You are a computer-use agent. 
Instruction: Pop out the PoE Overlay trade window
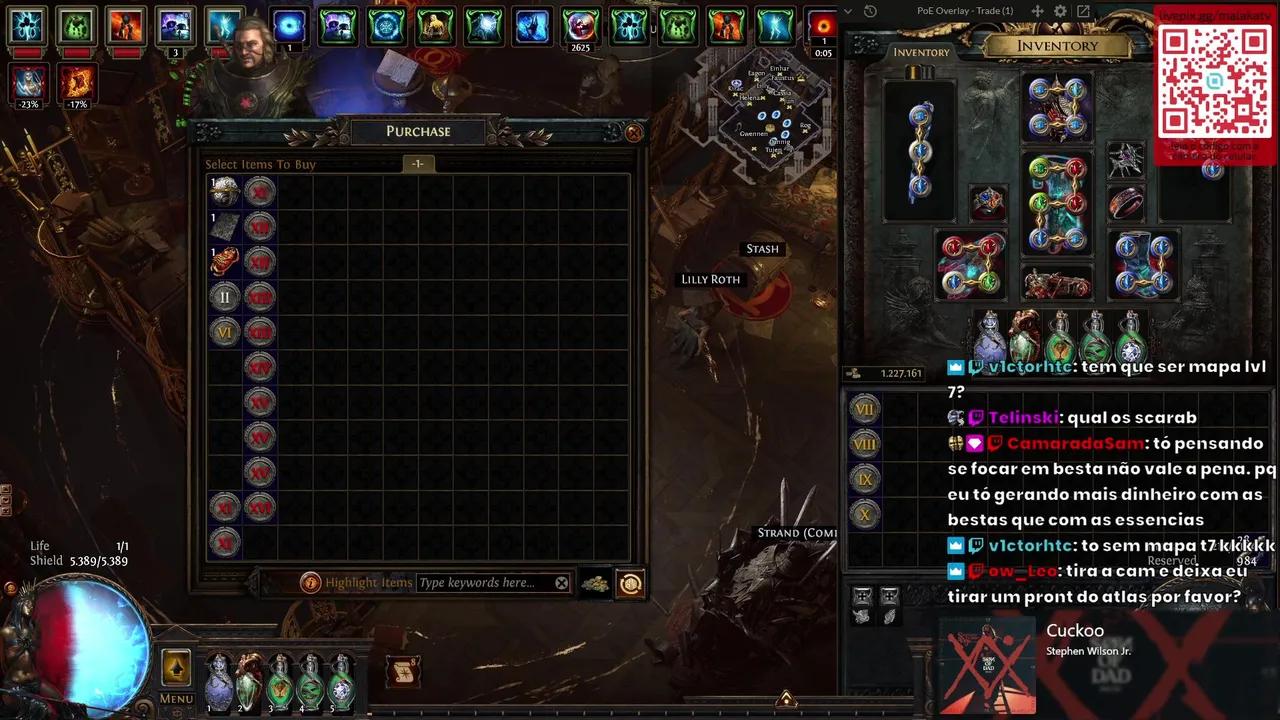tap(1083, 11)
